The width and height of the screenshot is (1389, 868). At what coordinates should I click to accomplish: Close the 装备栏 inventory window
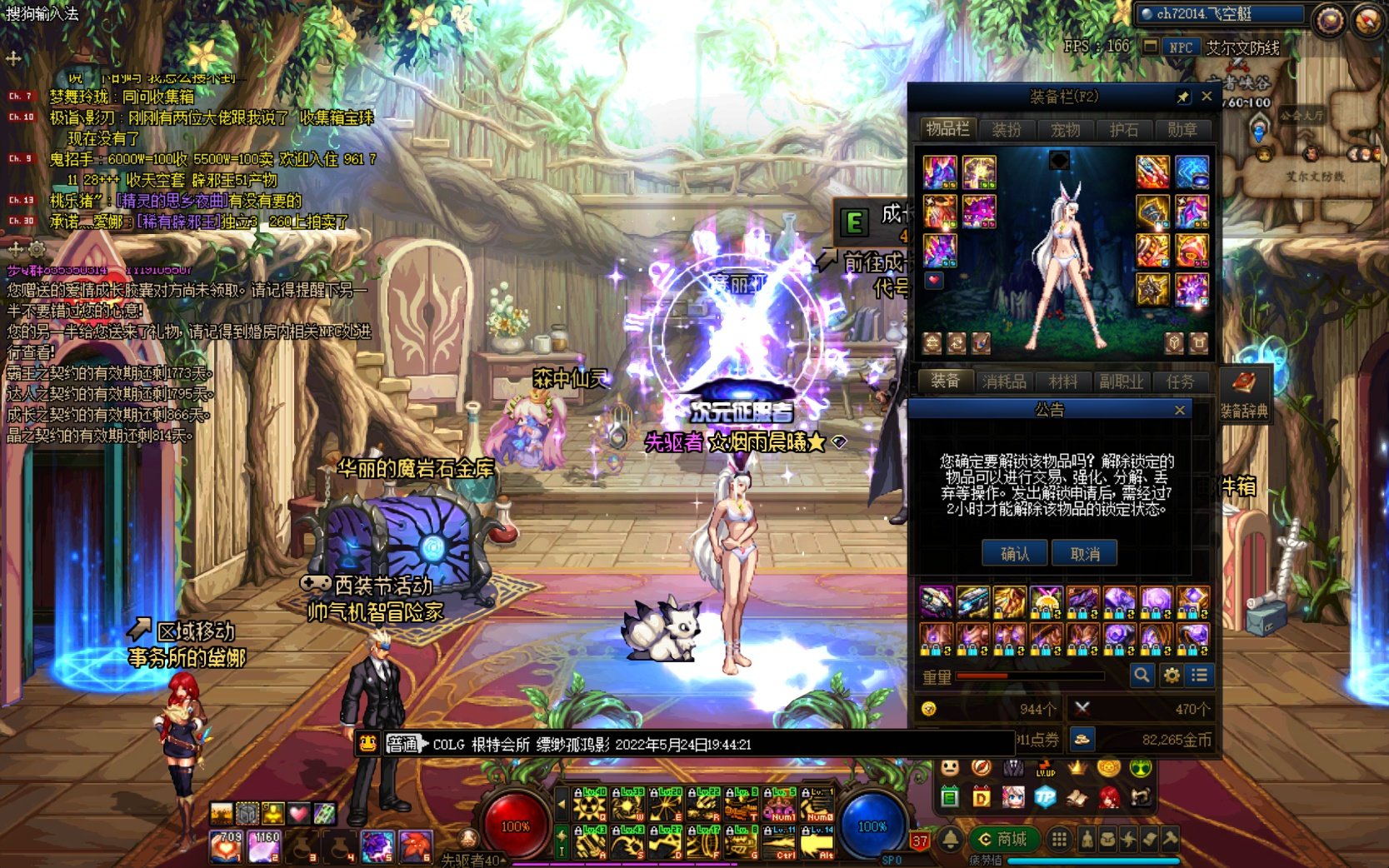pos(1206,97)
